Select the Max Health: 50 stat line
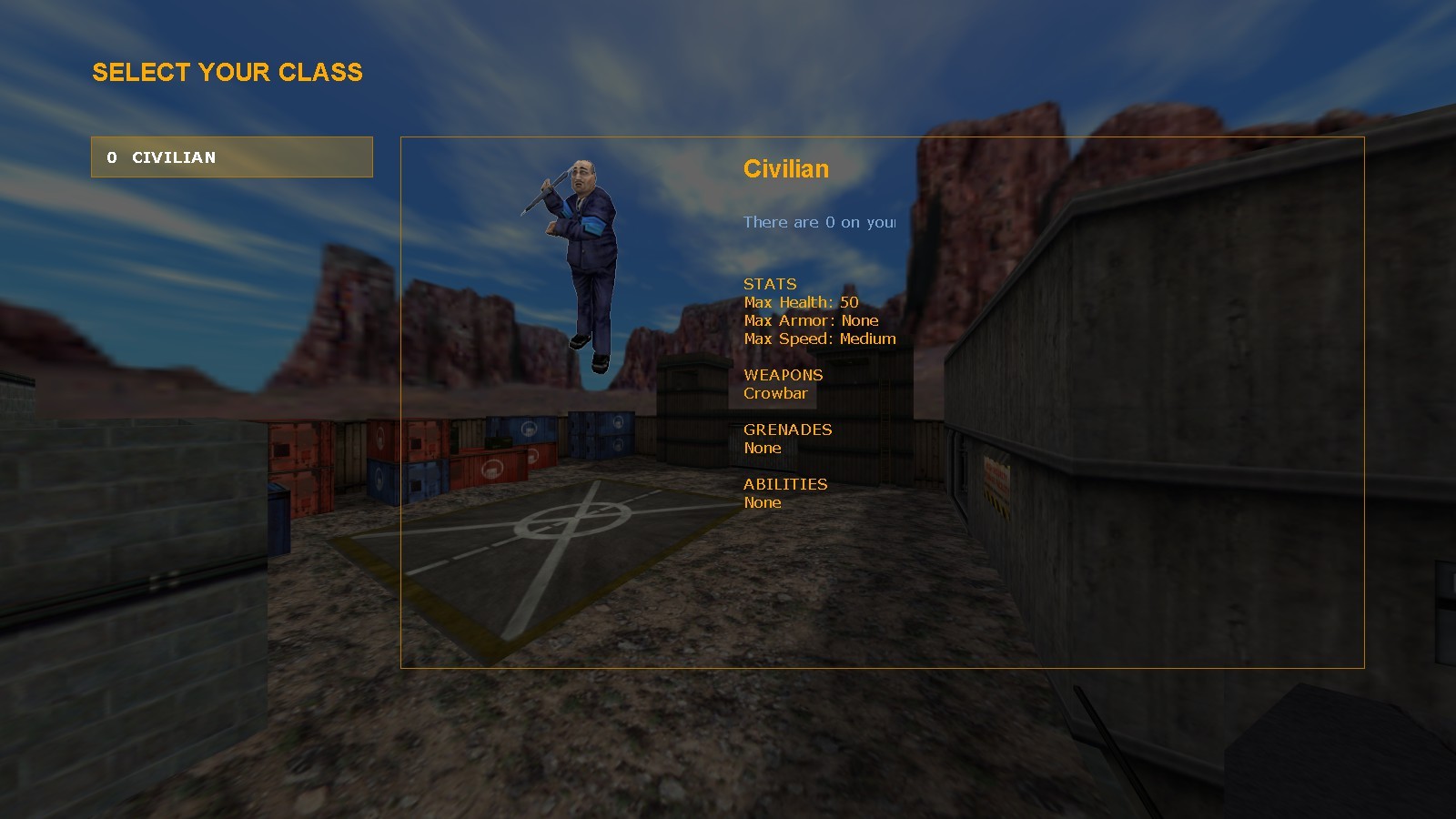 (802, 302)
